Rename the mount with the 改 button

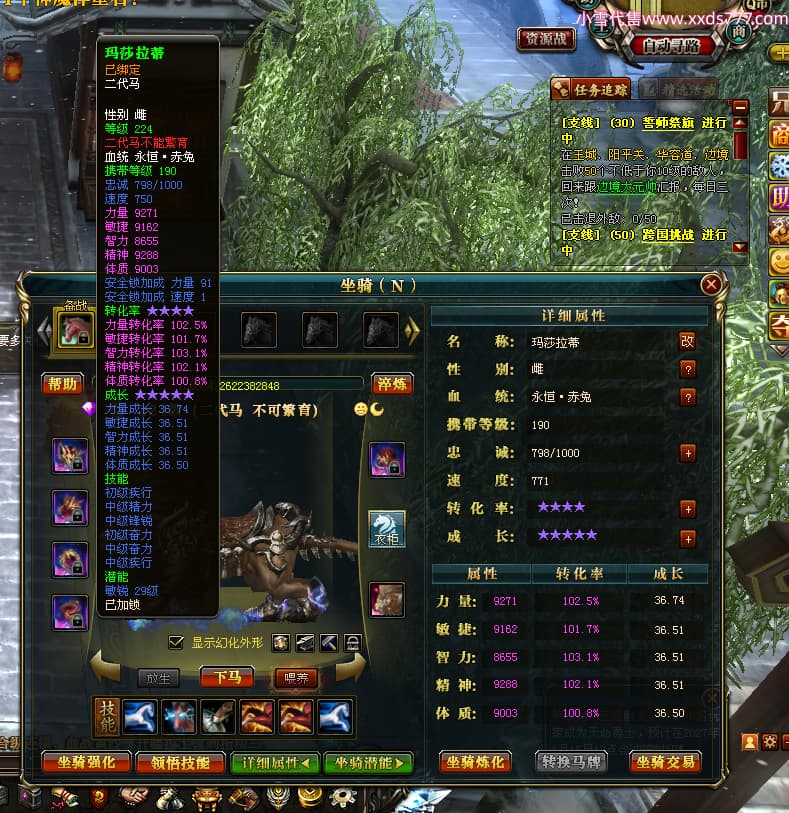pos(687,341)
